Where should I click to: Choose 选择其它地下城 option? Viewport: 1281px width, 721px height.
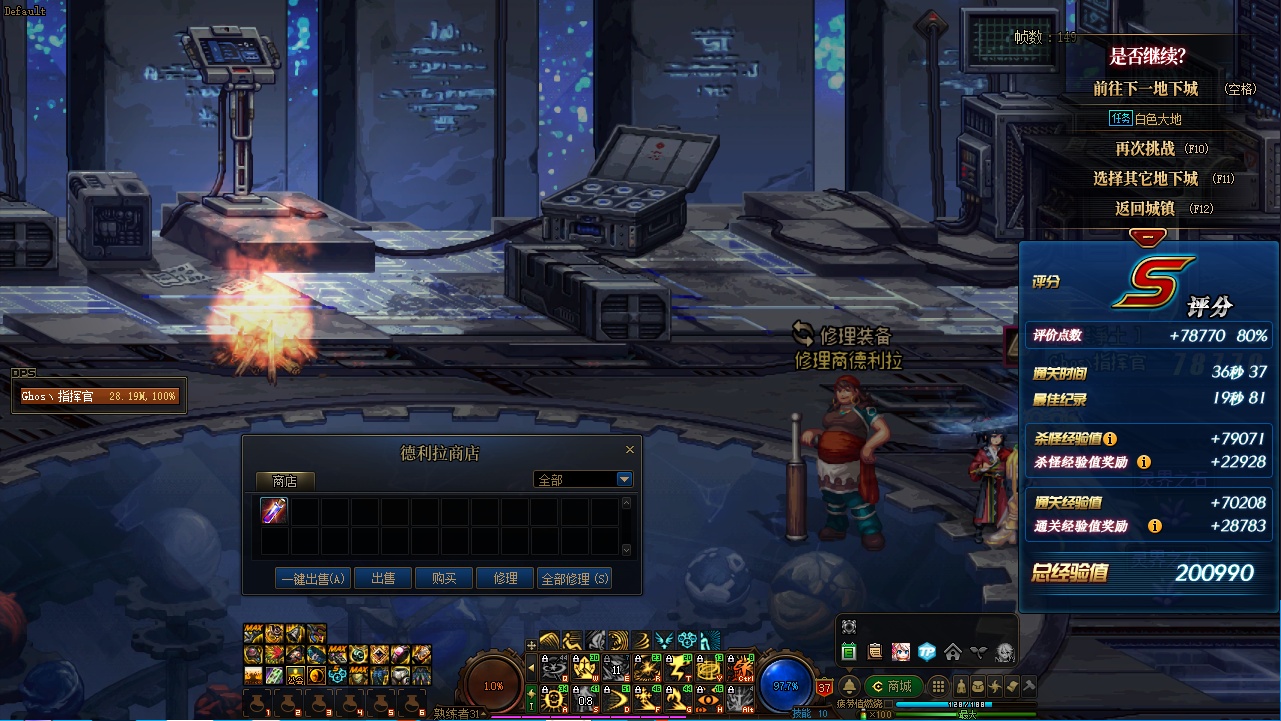click(x=1145, y=179)
